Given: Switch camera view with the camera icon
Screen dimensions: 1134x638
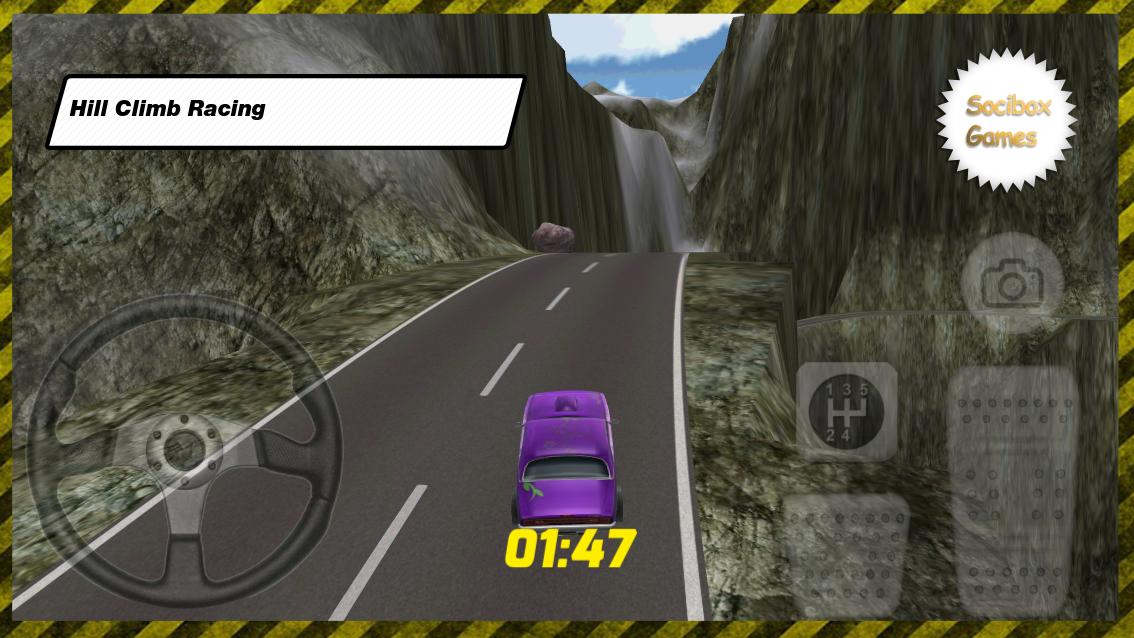Looking at the screenshot, I should [x=1011, y=284].
